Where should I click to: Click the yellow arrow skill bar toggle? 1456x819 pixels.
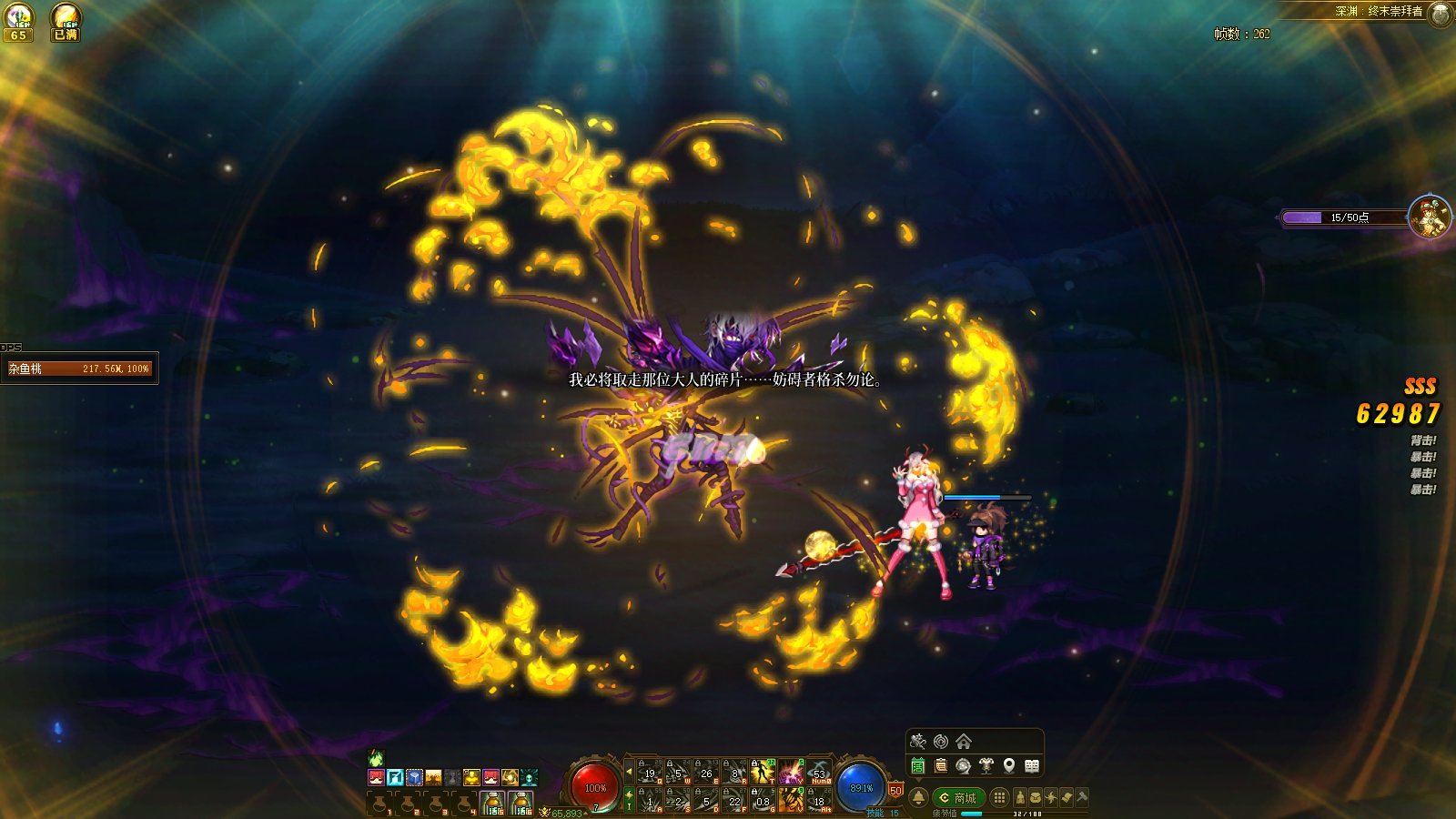click(629, 772)
